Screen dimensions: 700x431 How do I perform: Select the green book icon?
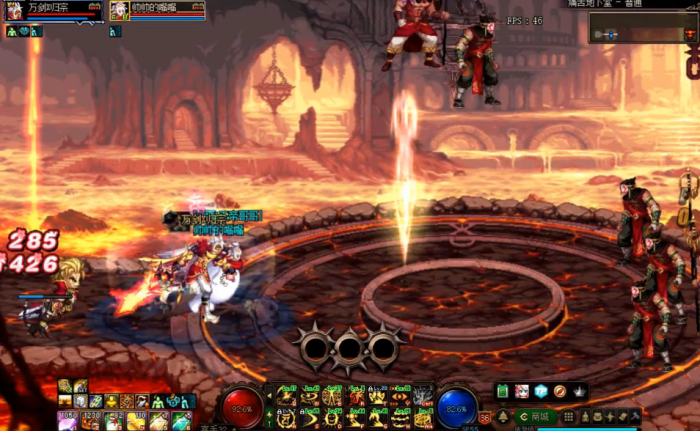503,391
